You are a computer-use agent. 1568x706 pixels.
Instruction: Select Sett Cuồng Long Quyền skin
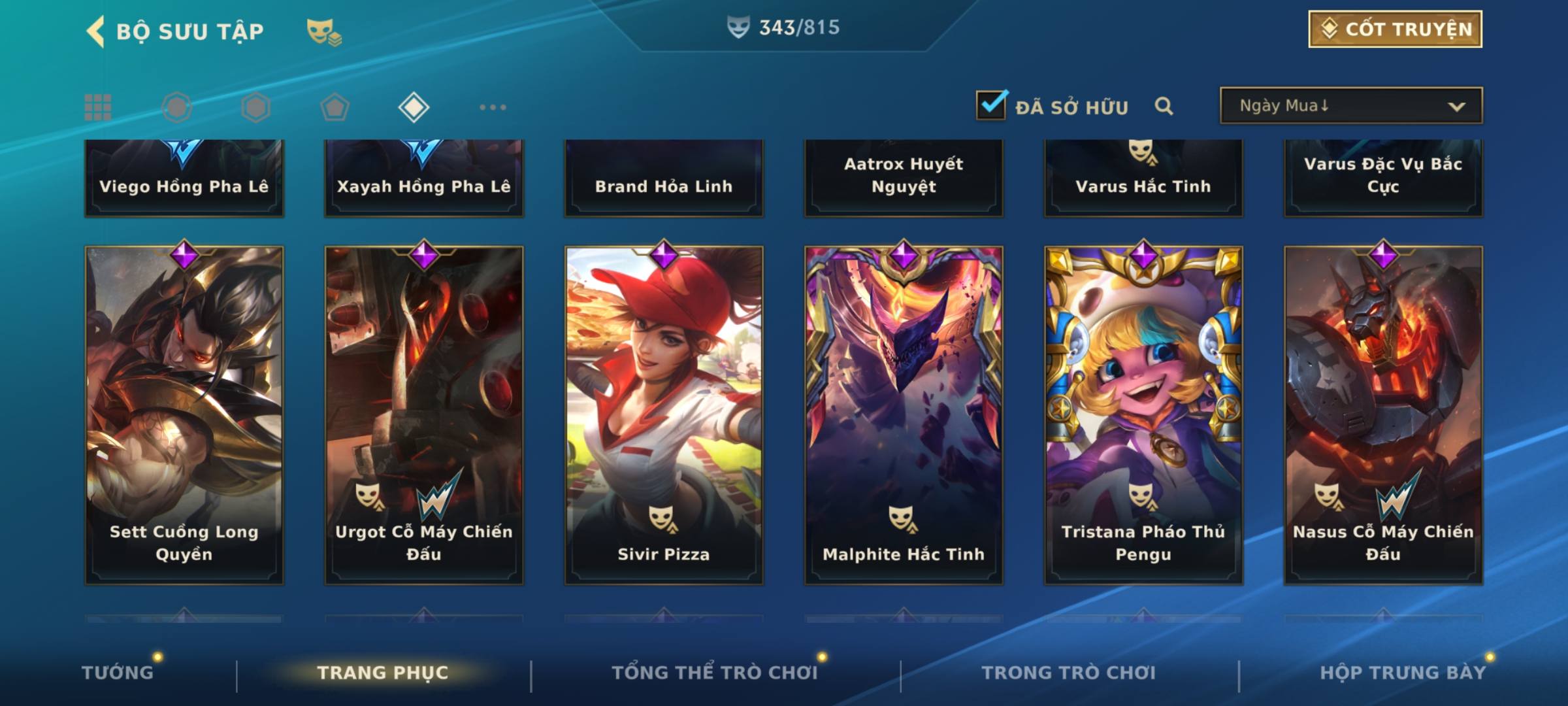[x=184, y=414]
